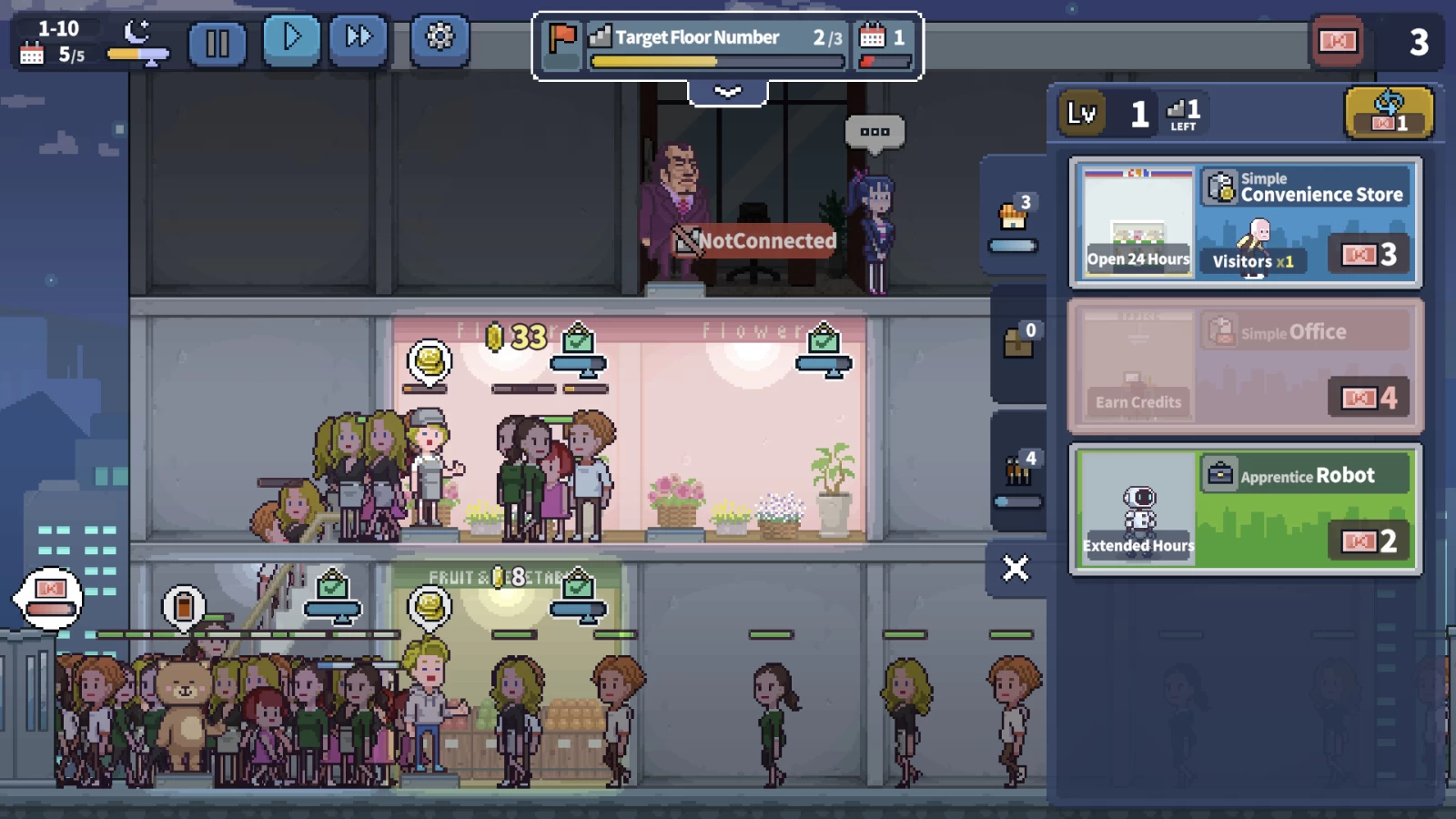Open the shop category with count 3
1456x819 pixels.
click(x=1015, y=220)
